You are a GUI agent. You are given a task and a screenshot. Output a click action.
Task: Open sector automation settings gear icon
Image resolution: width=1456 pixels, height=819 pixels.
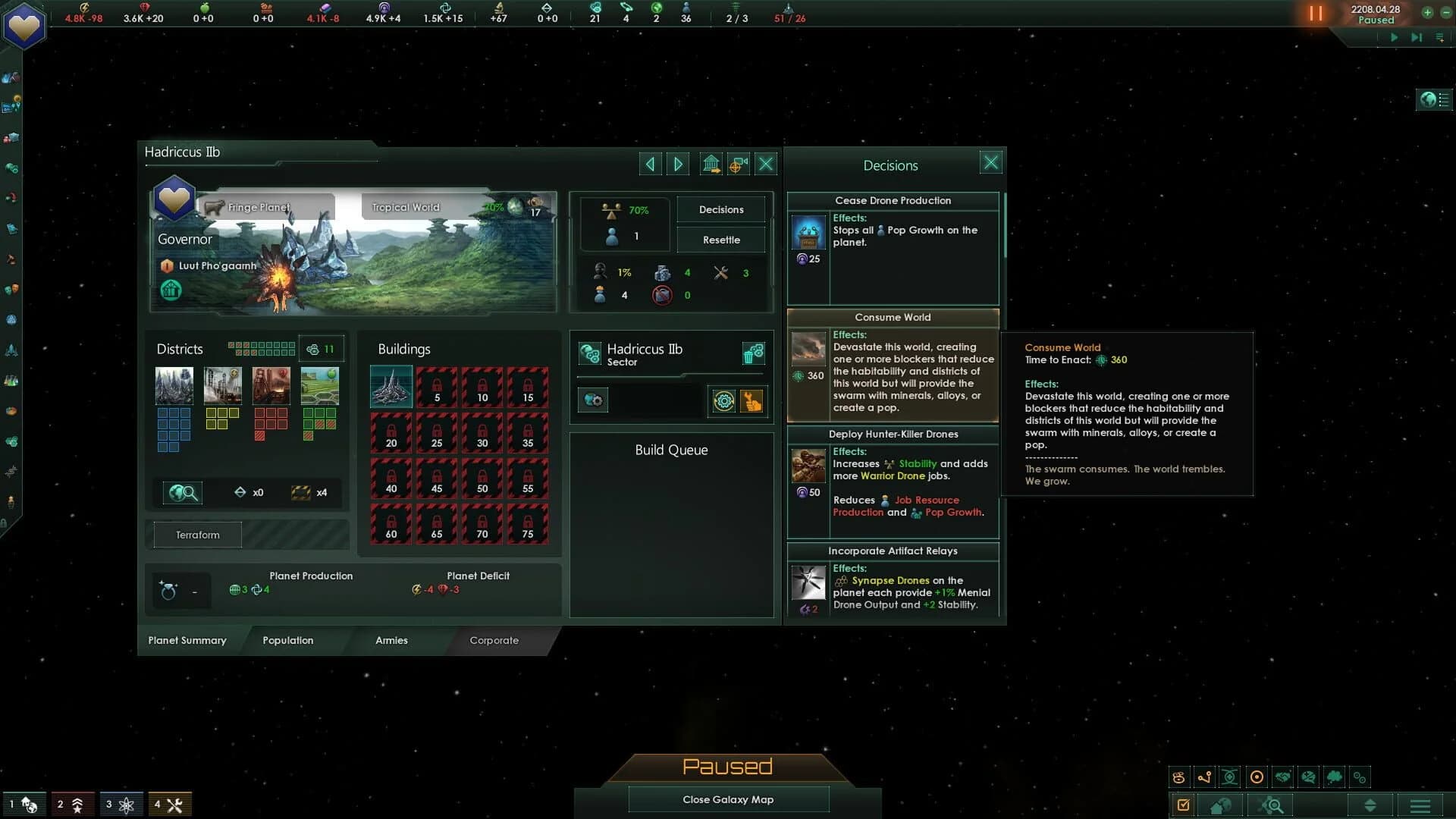click(725, 401)
